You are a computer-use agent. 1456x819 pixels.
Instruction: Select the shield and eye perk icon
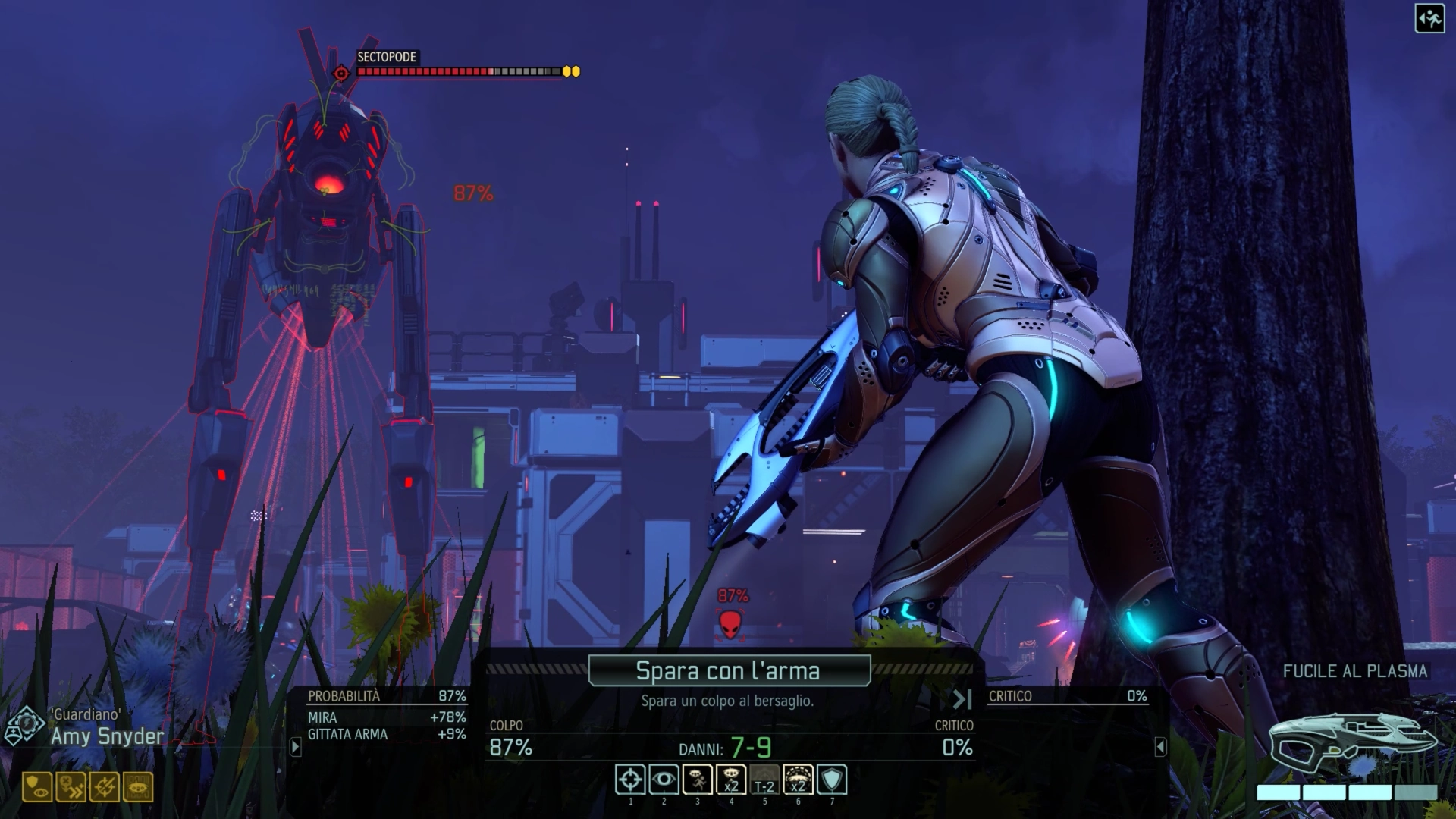point(37,788)
